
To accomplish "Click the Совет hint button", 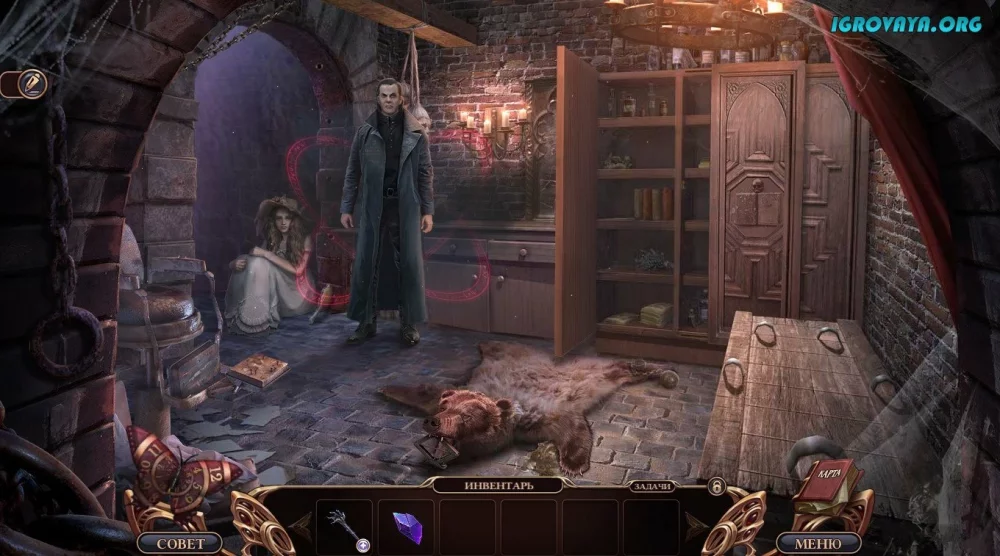I will pyautogui.click(x=180, y=543).
